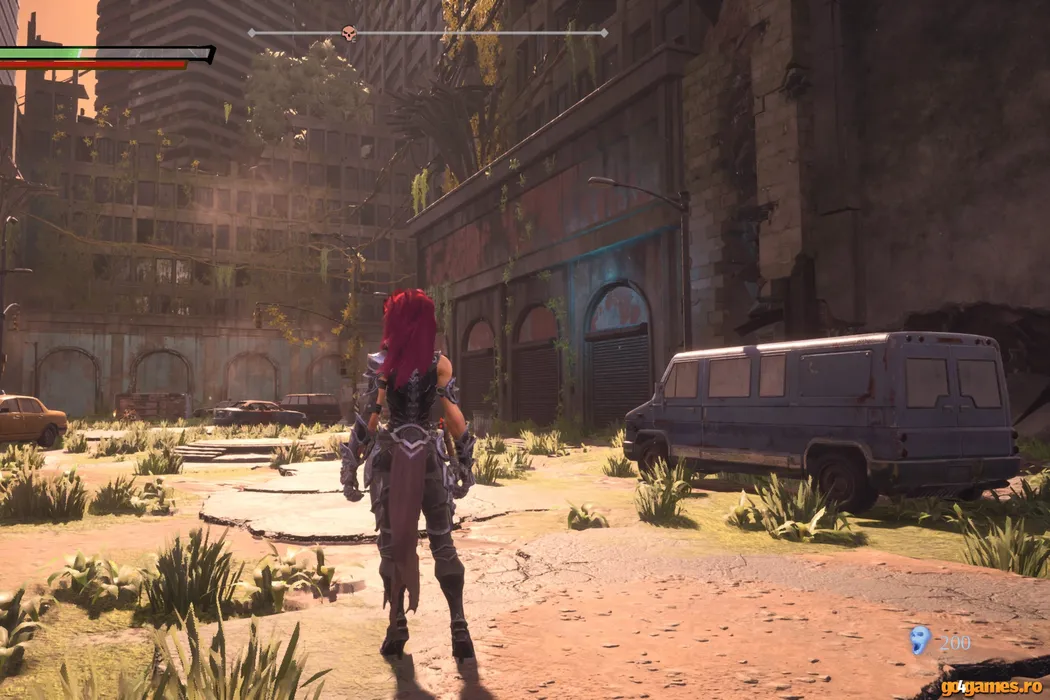Open the go4games.ro watermark link
This screenshot has width=1050, height=700.
pos(991,687)
